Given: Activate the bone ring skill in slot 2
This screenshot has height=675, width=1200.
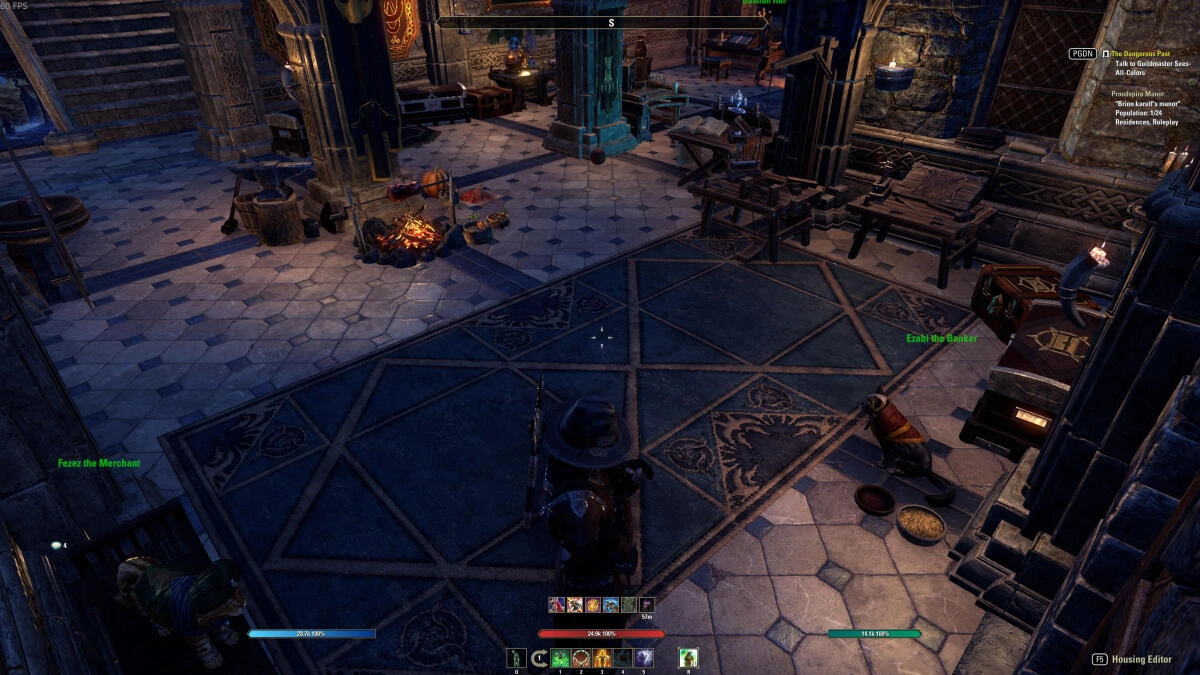Looking at the screenshot, I should pyautogui.click(x=581, y=658).
